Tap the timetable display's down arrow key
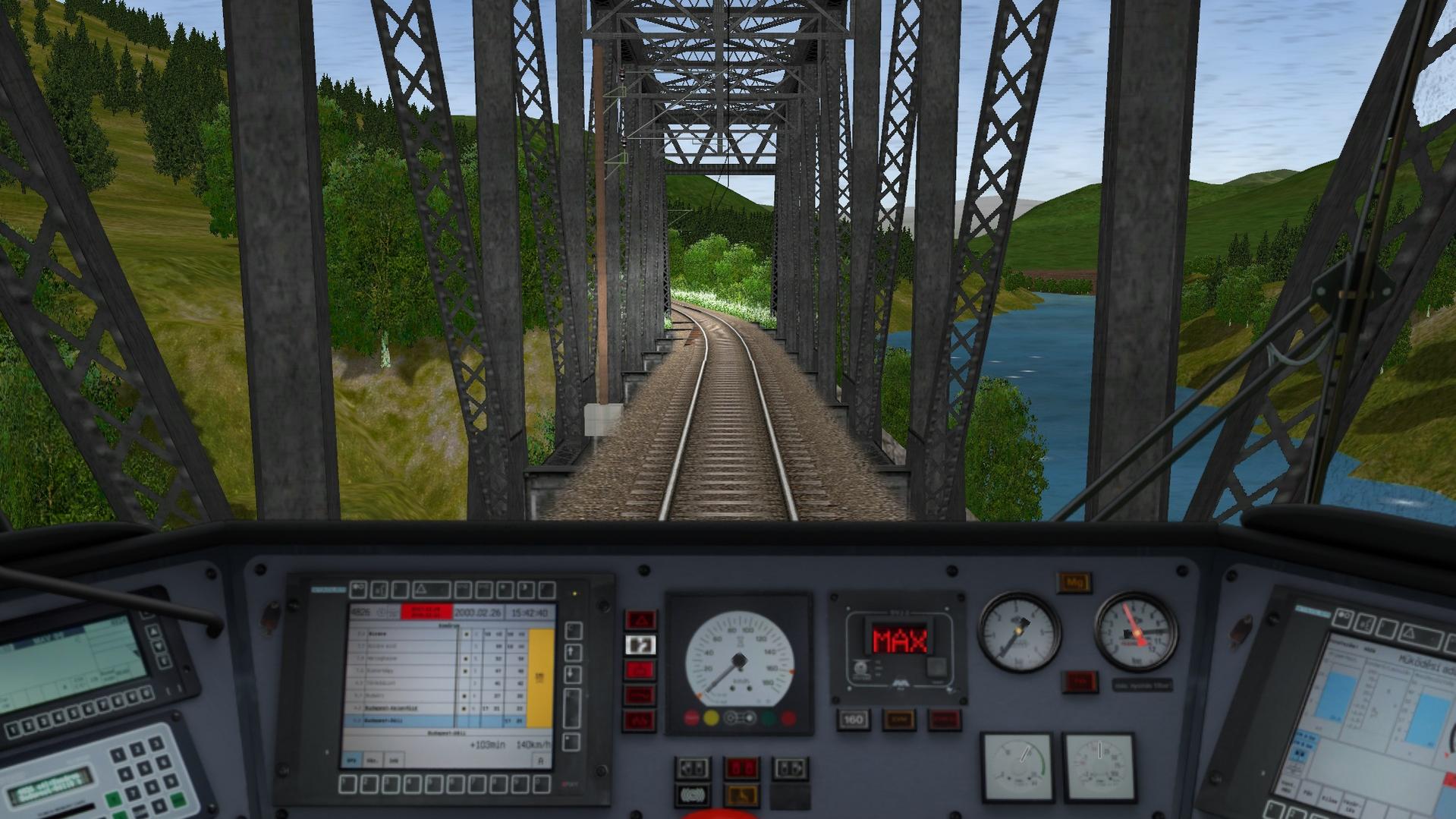 (x=573, y=674)
